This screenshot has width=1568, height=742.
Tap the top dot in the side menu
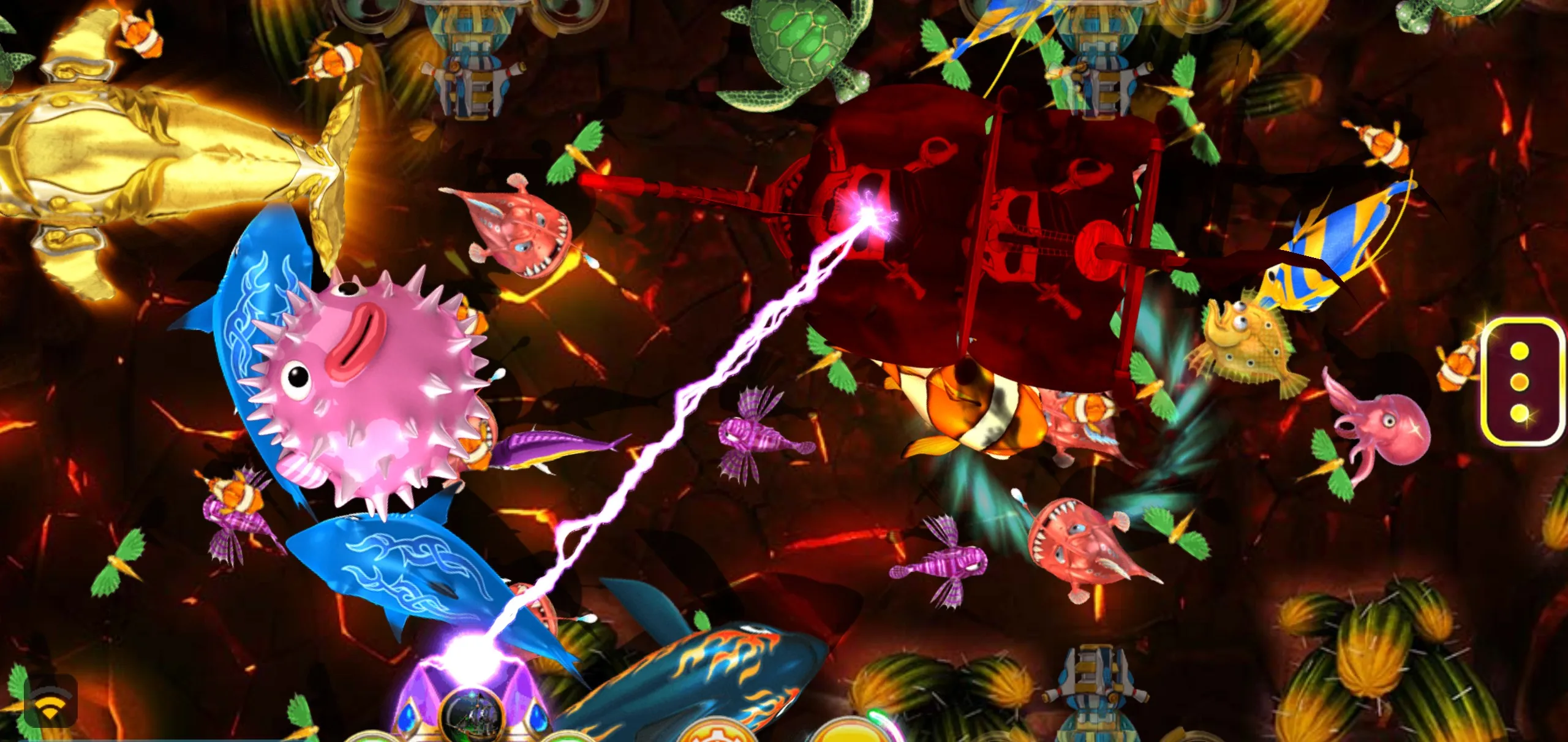coord(1520,350)
